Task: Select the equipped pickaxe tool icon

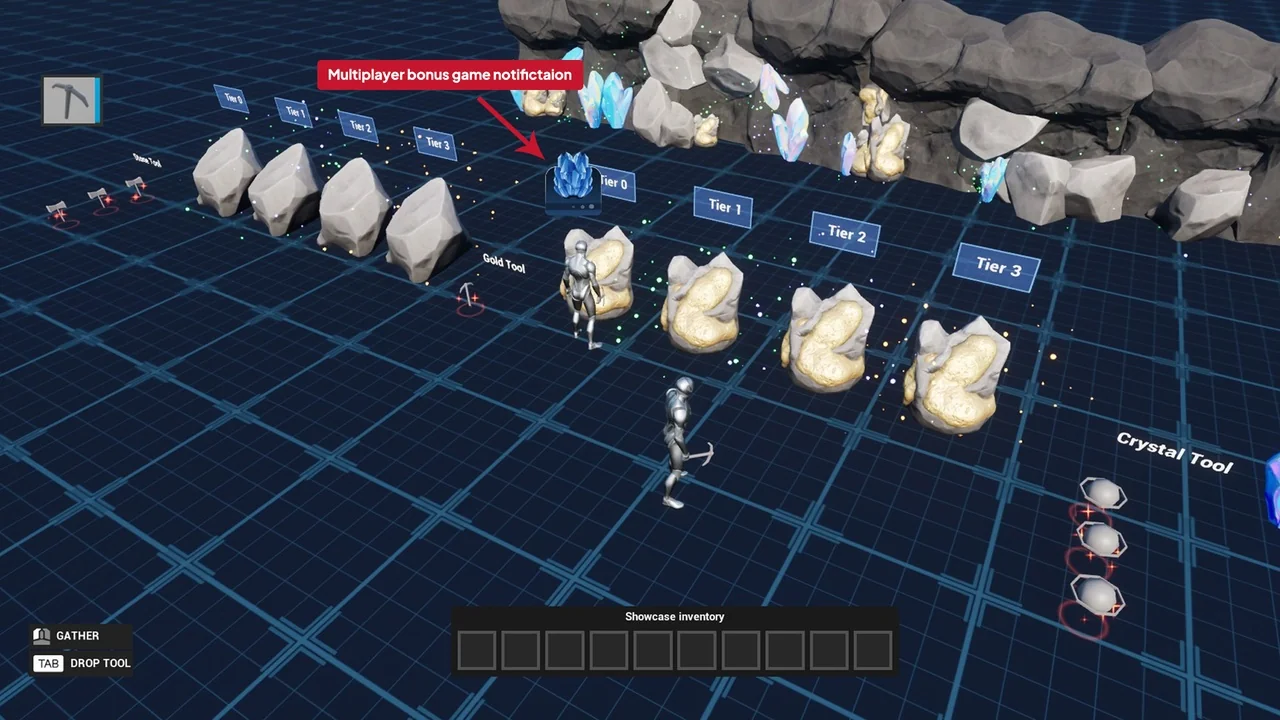Action: coord(71,101)
